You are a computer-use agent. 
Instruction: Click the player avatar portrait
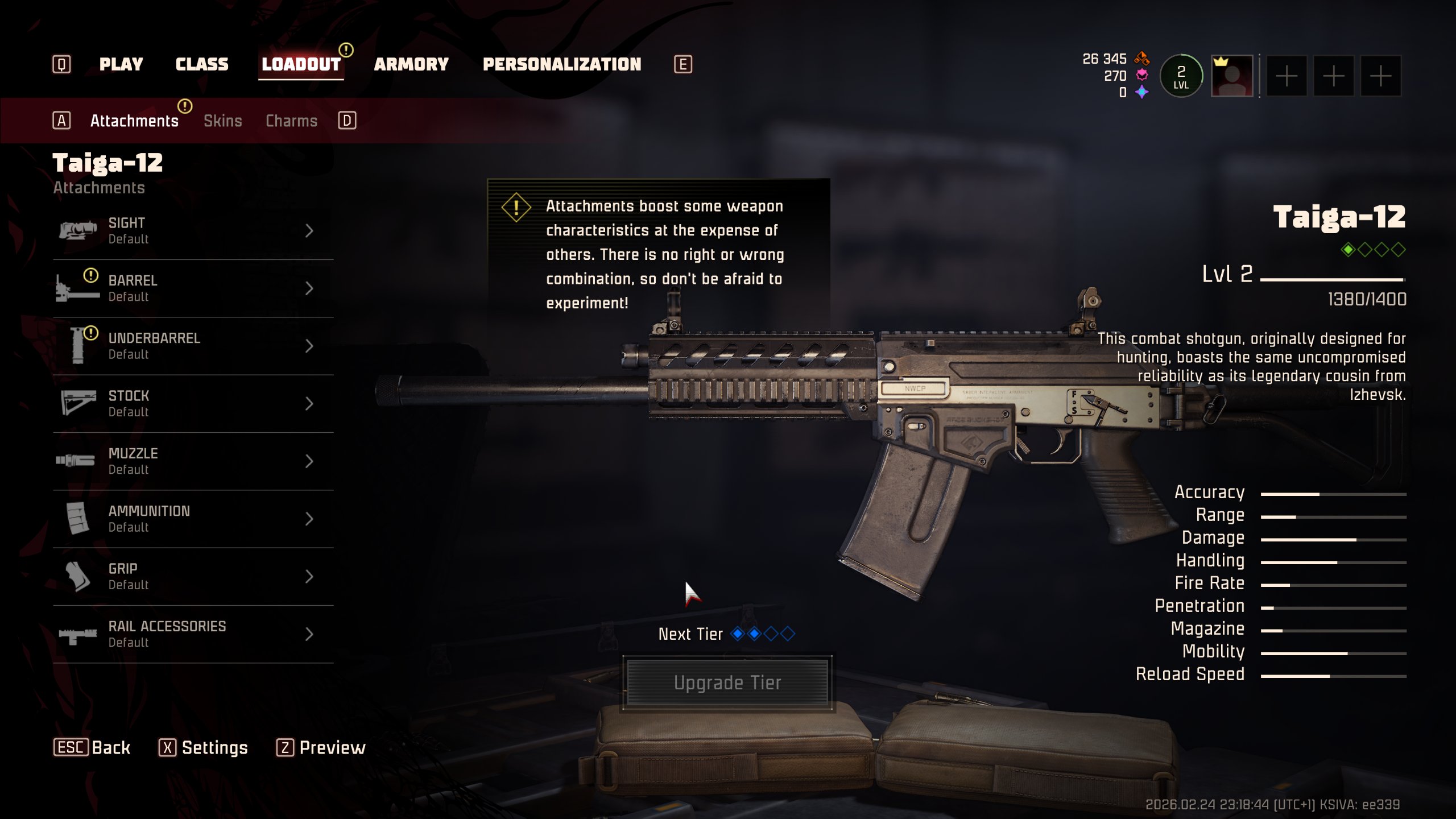(x=1232, y=76)
